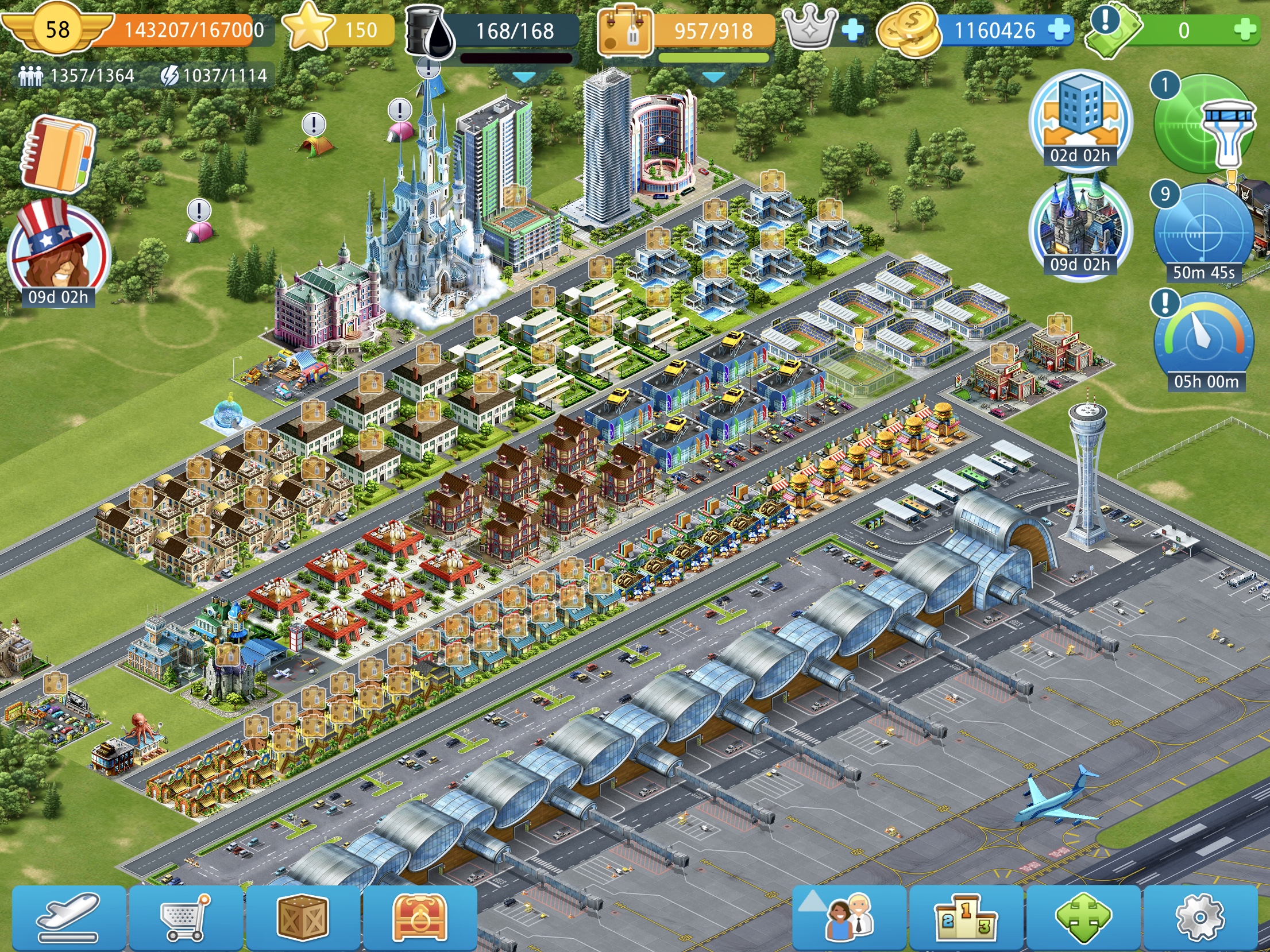Open the green radar control tower

click(1203, 126)
